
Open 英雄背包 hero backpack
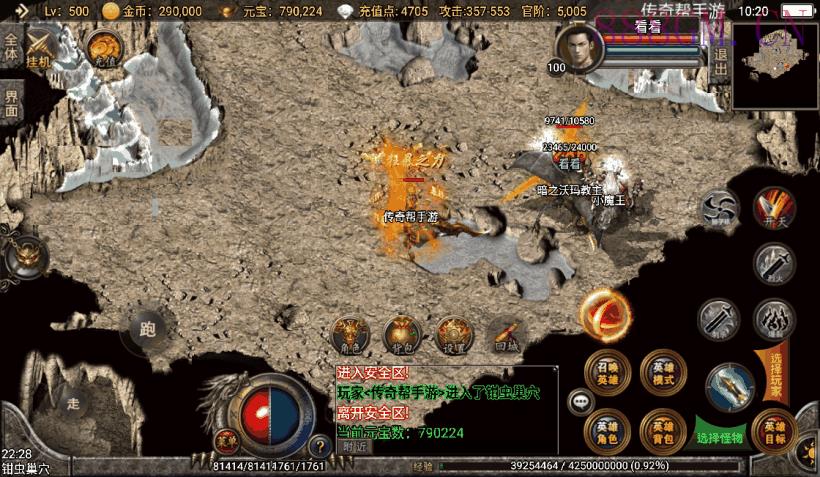[661, 430]
